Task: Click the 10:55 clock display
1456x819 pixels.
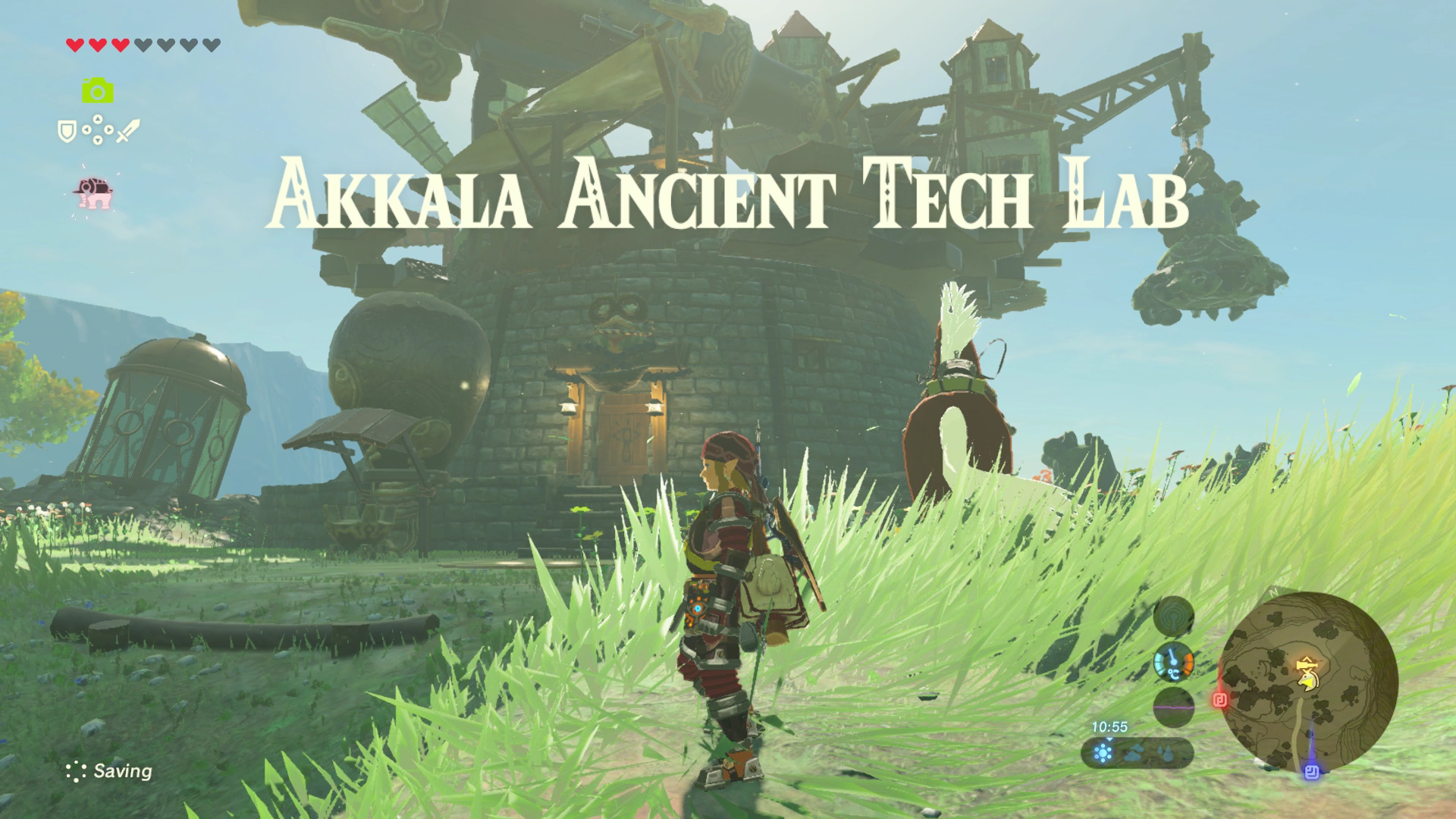Action: [x=1110, y=726]
